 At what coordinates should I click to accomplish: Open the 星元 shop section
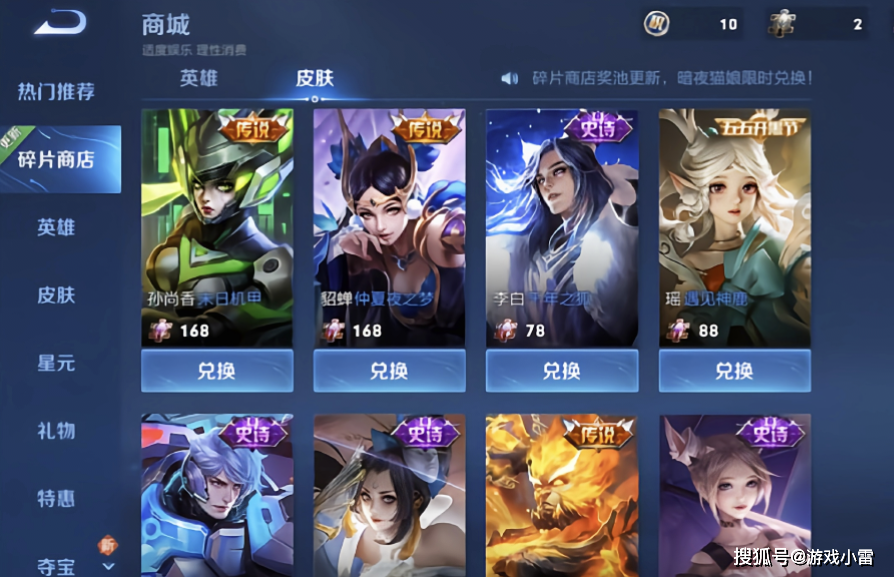click(x=57, y=363)
